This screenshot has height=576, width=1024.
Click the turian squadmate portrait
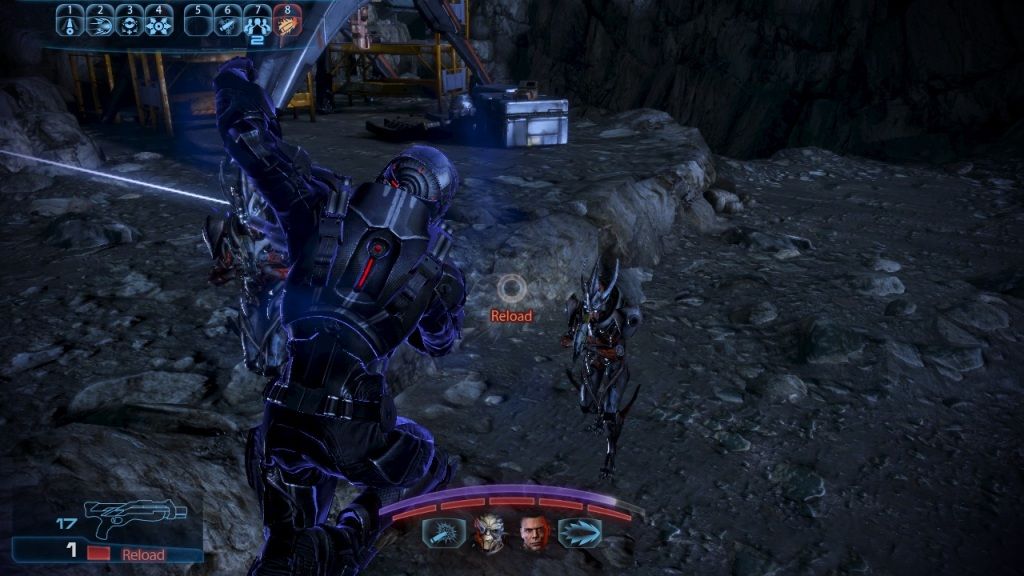pos(490,532)
